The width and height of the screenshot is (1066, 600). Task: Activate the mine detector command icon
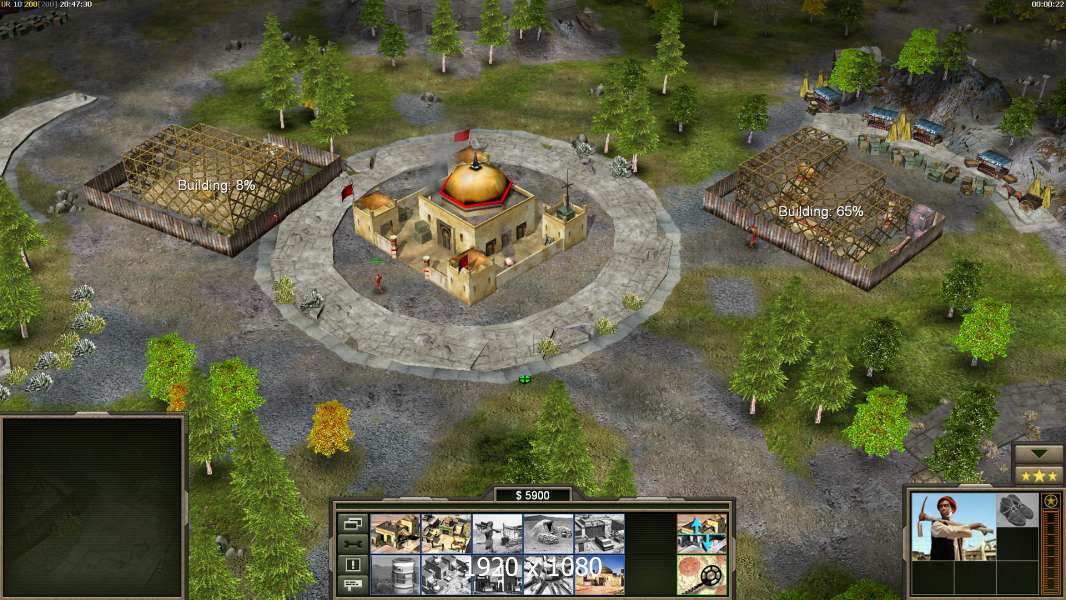click(701, 574)
